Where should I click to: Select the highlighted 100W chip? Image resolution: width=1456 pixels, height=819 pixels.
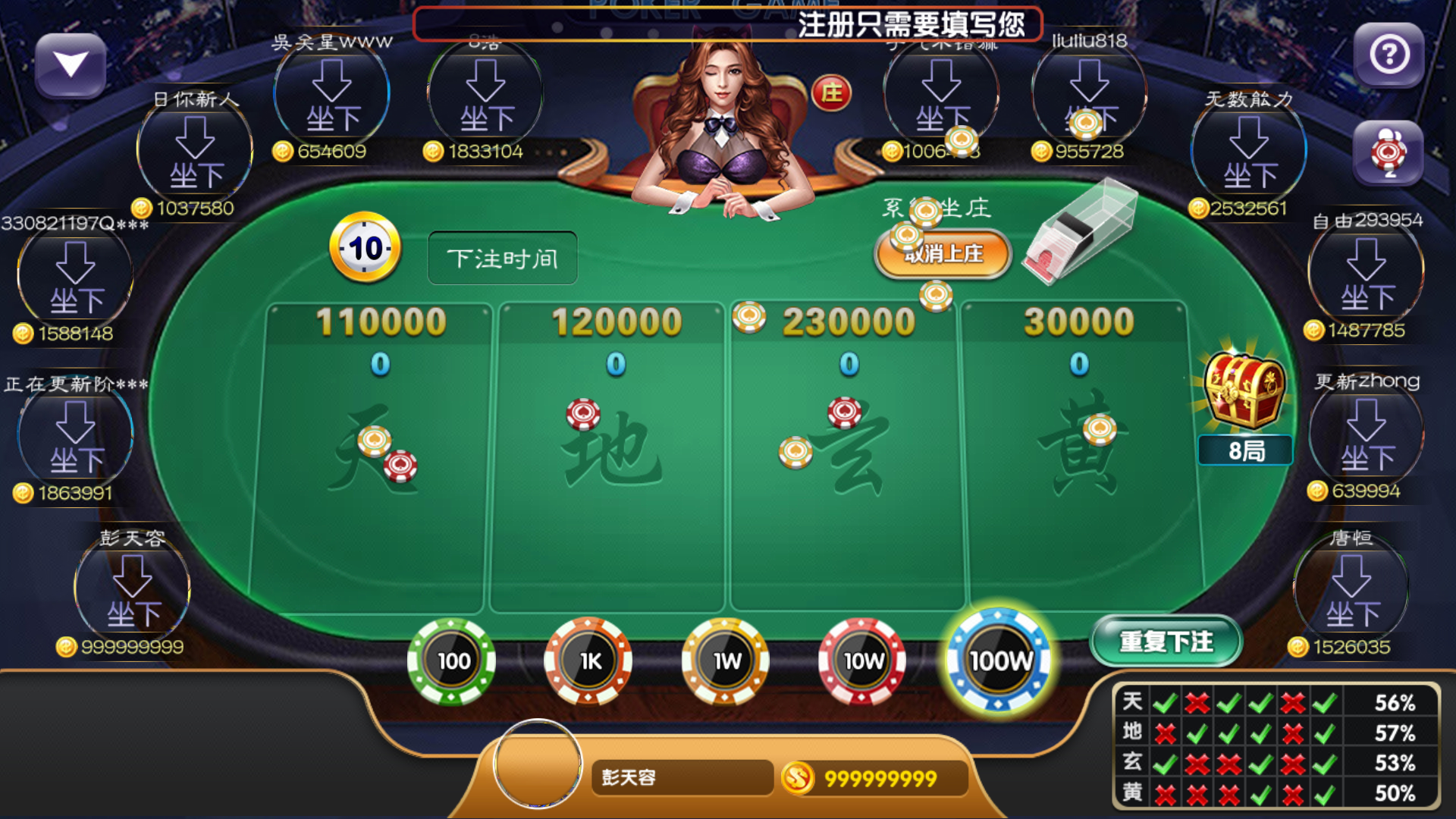coord(999,661)
